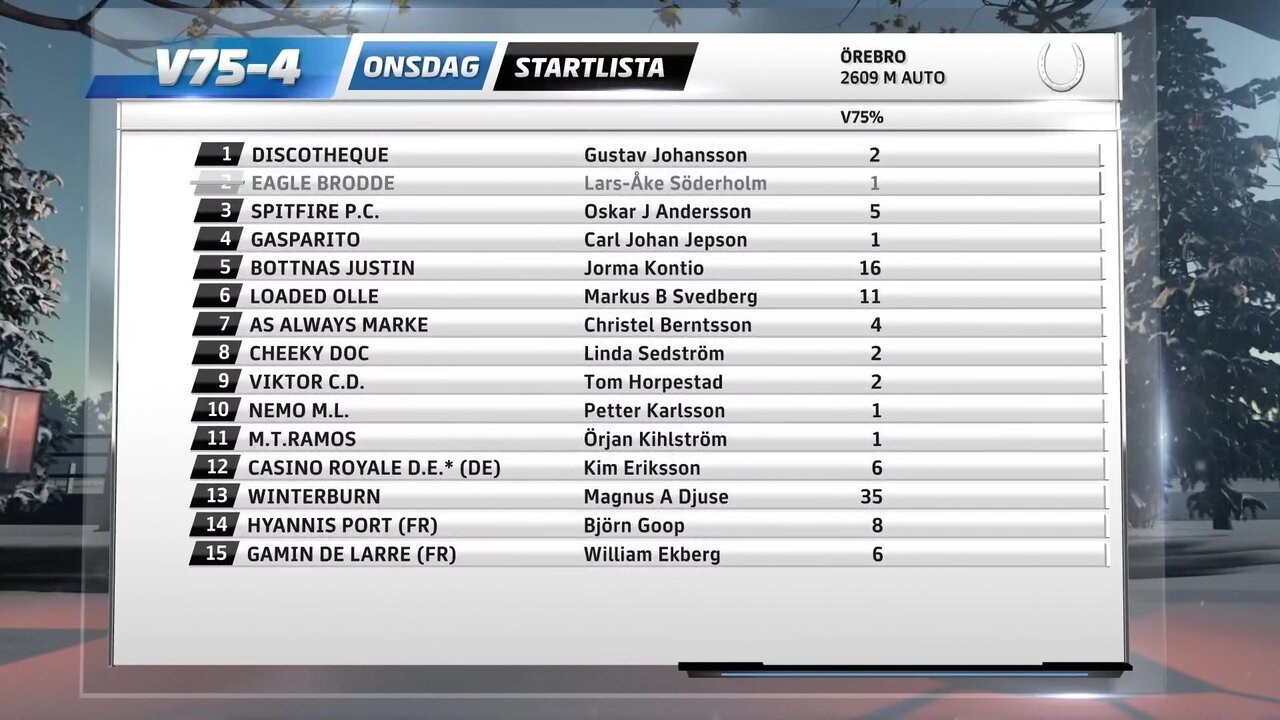The image size is (1280, 720).
Task: Pick the Cheeky Doc row
Action: (x=309, y=353)
